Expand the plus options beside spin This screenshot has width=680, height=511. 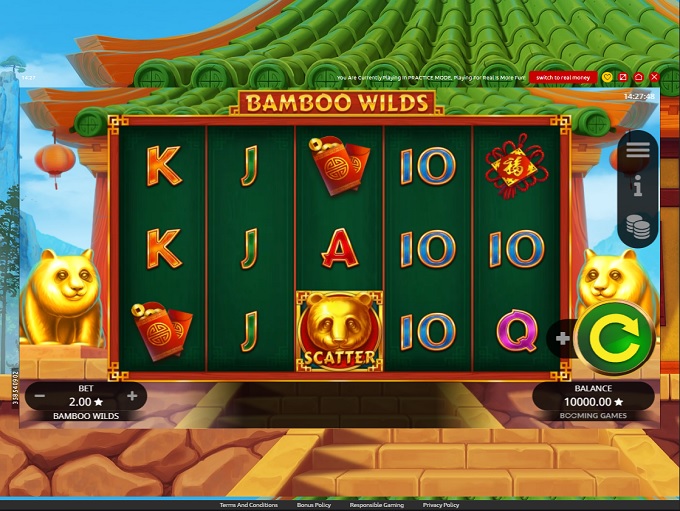point(563,339)
